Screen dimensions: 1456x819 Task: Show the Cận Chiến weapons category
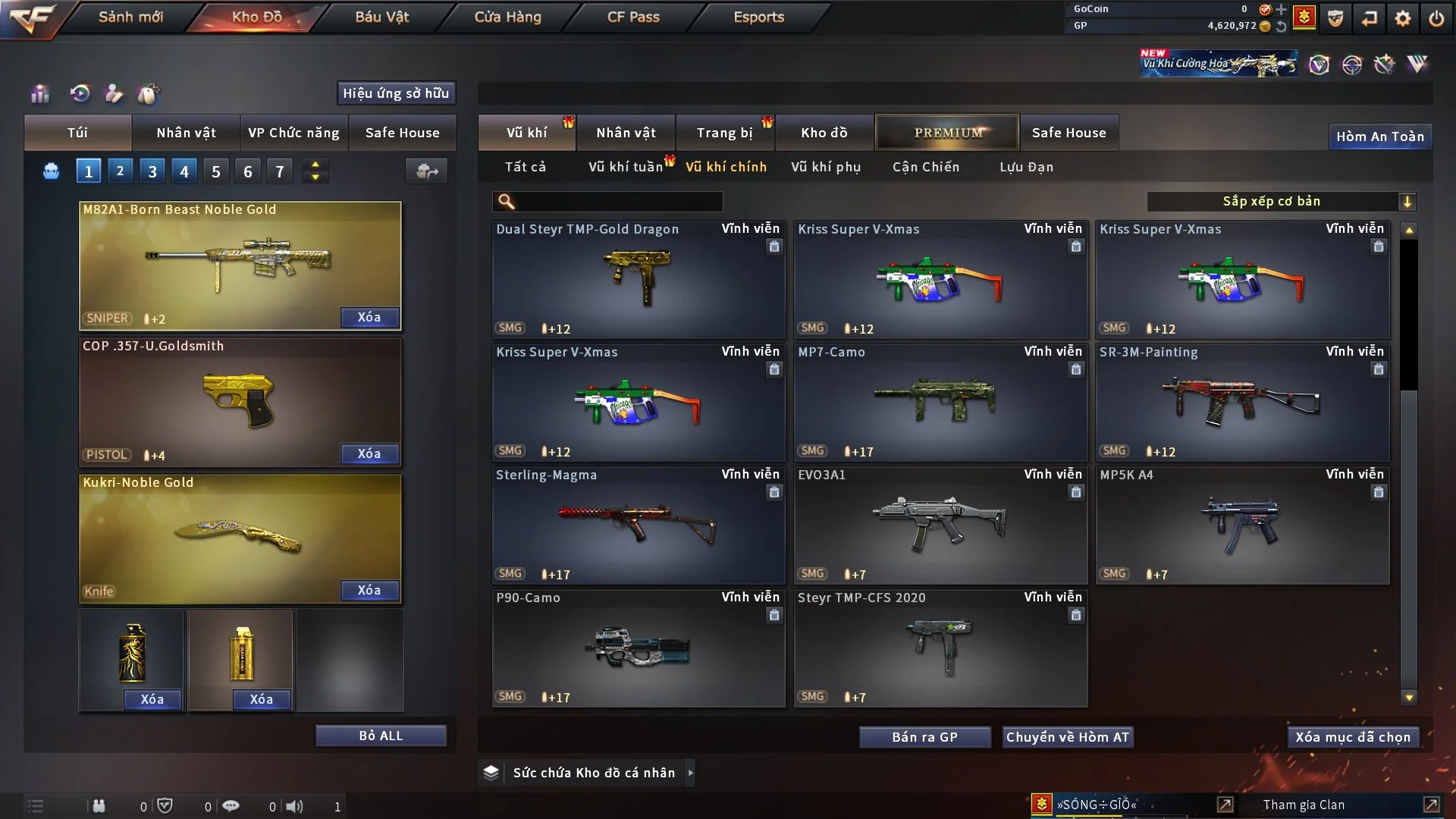(x=926, y=167)
